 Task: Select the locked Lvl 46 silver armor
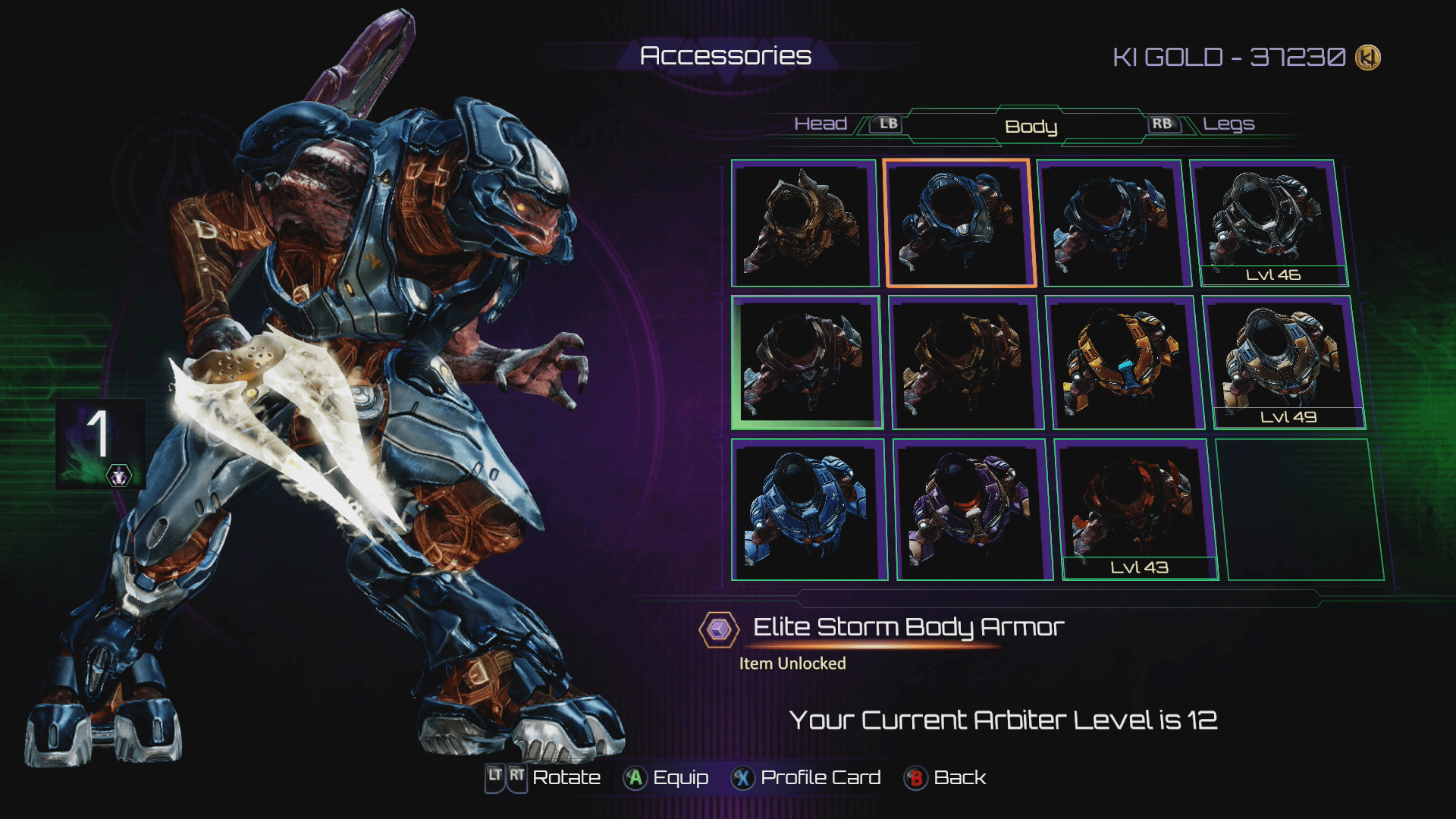(x=1269, y=223)
